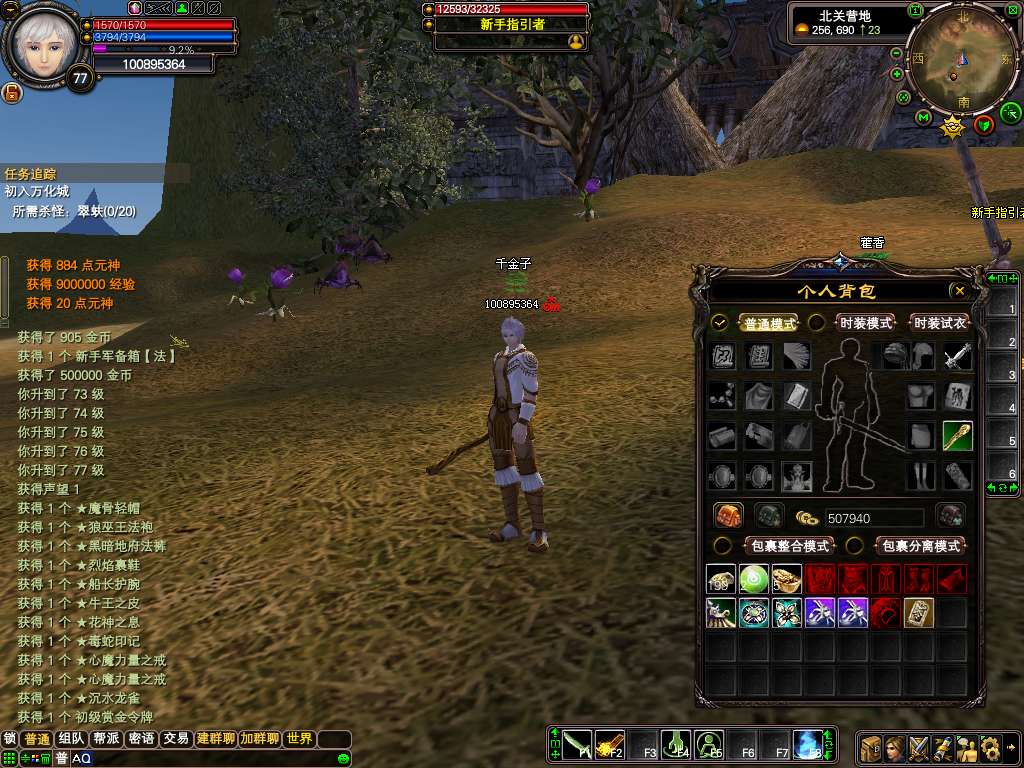Activate the F1 green blade skill

pos(576,745)
